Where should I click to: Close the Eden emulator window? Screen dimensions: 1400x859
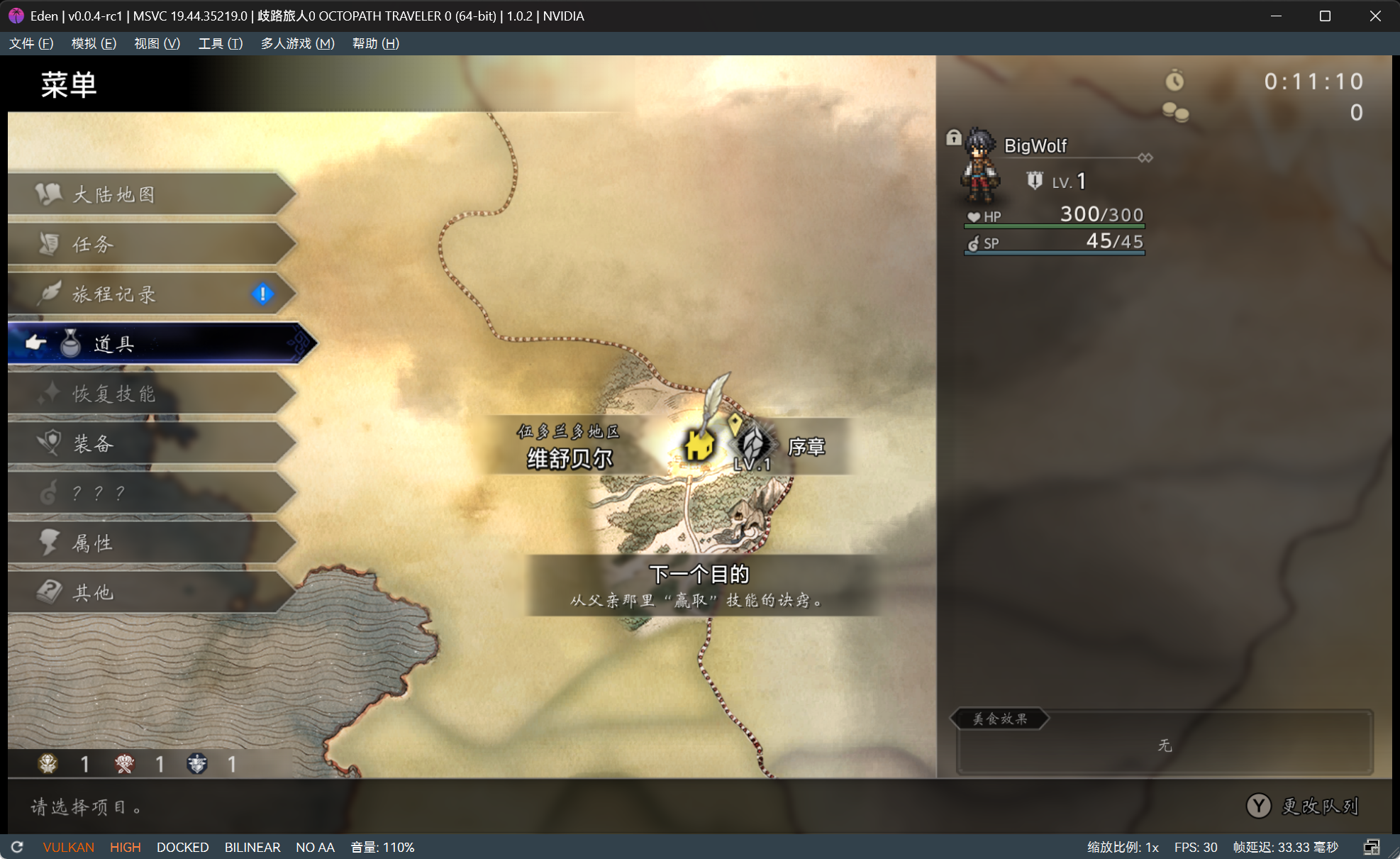pos(1374,16)
